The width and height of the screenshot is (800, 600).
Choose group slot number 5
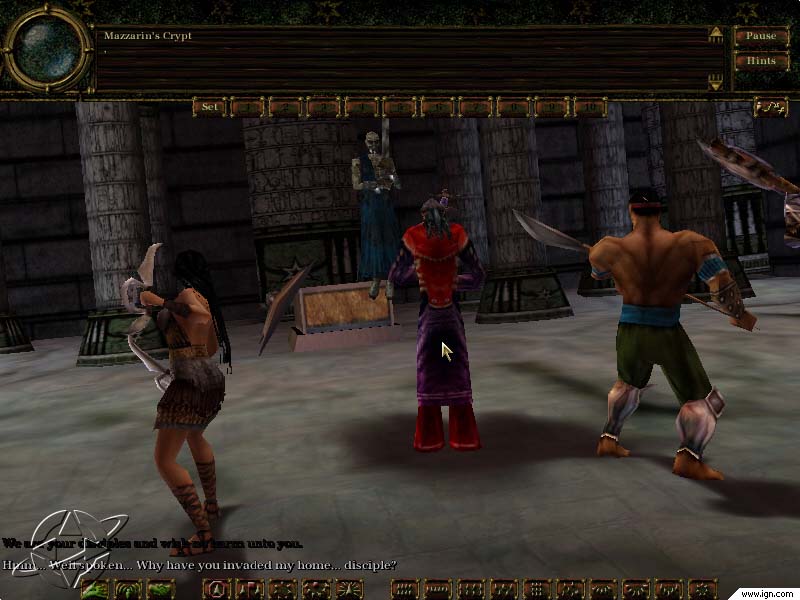pyautogui.click(x=399, y=107)
